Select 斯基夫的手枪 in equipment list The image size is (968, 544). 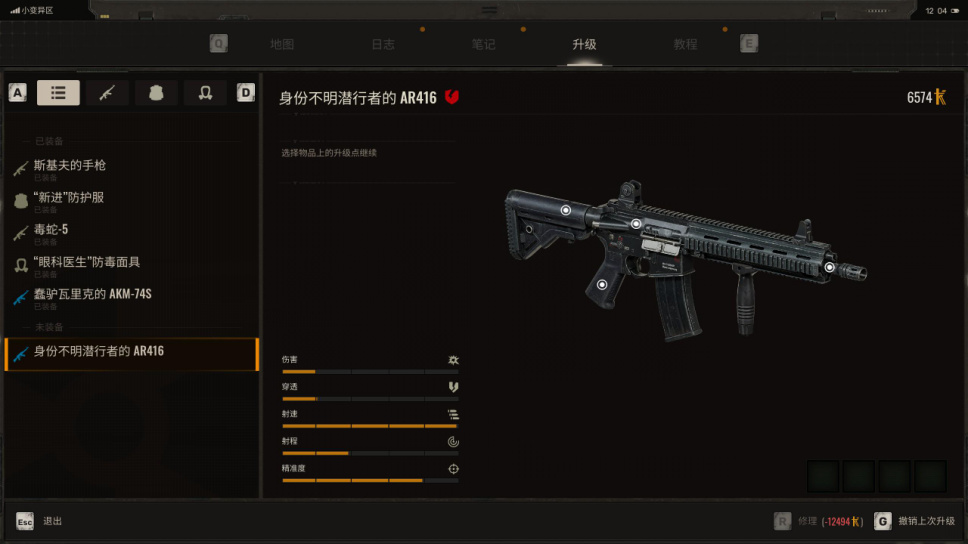(x=70, y=166)
